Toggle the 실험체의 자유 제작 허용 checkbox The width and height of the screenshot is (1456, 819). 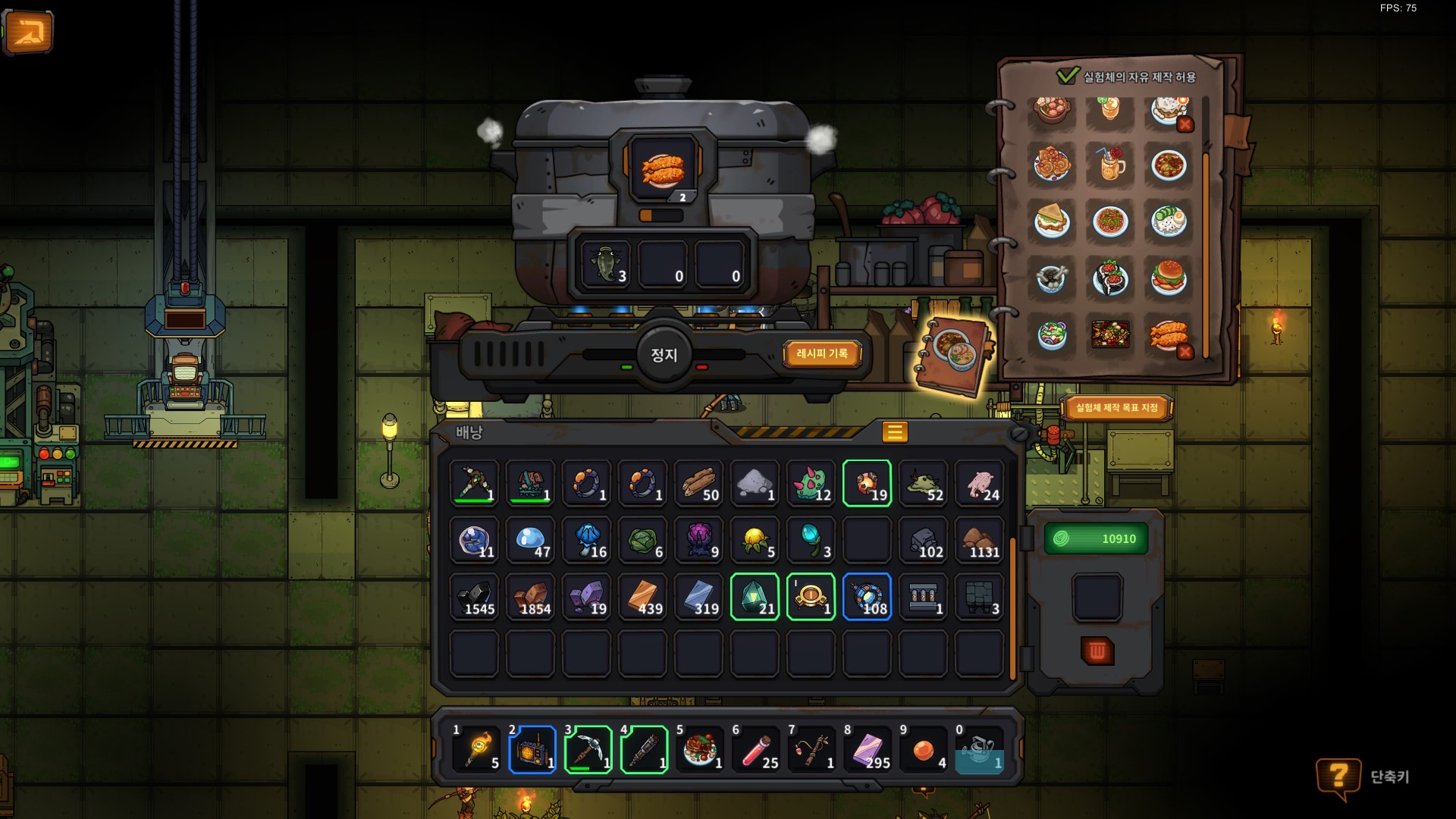tap(1067, 76)
